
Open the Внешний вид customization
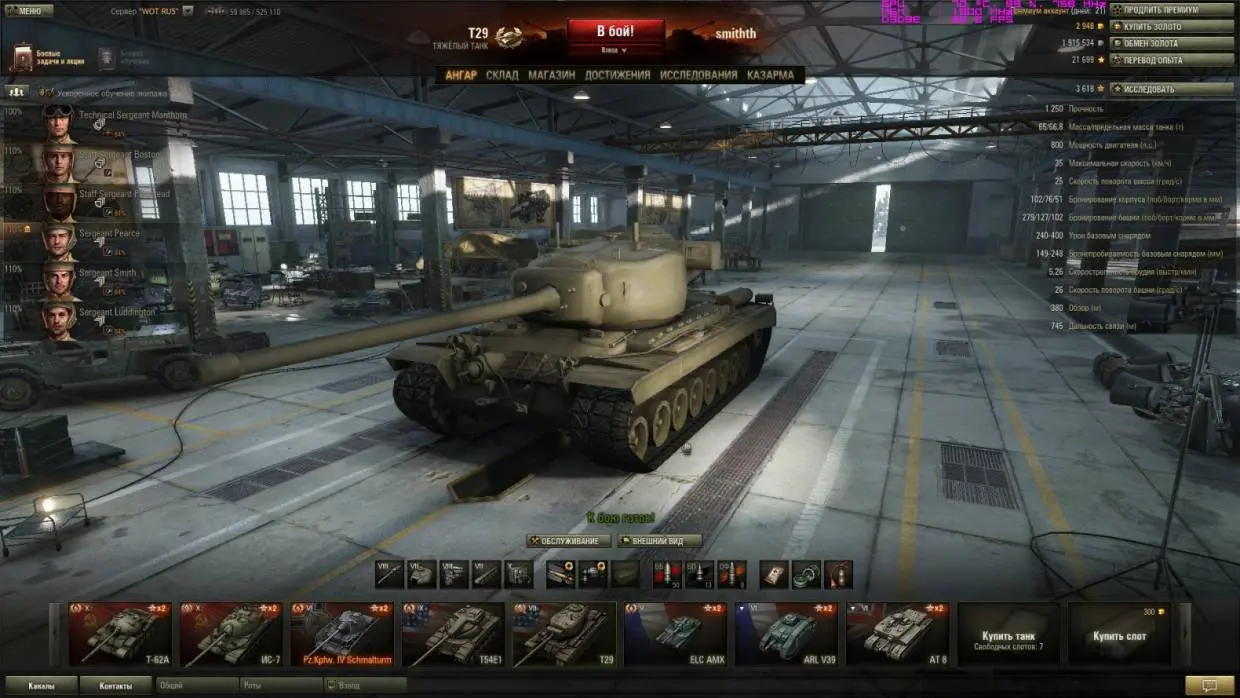pos(659,541)
